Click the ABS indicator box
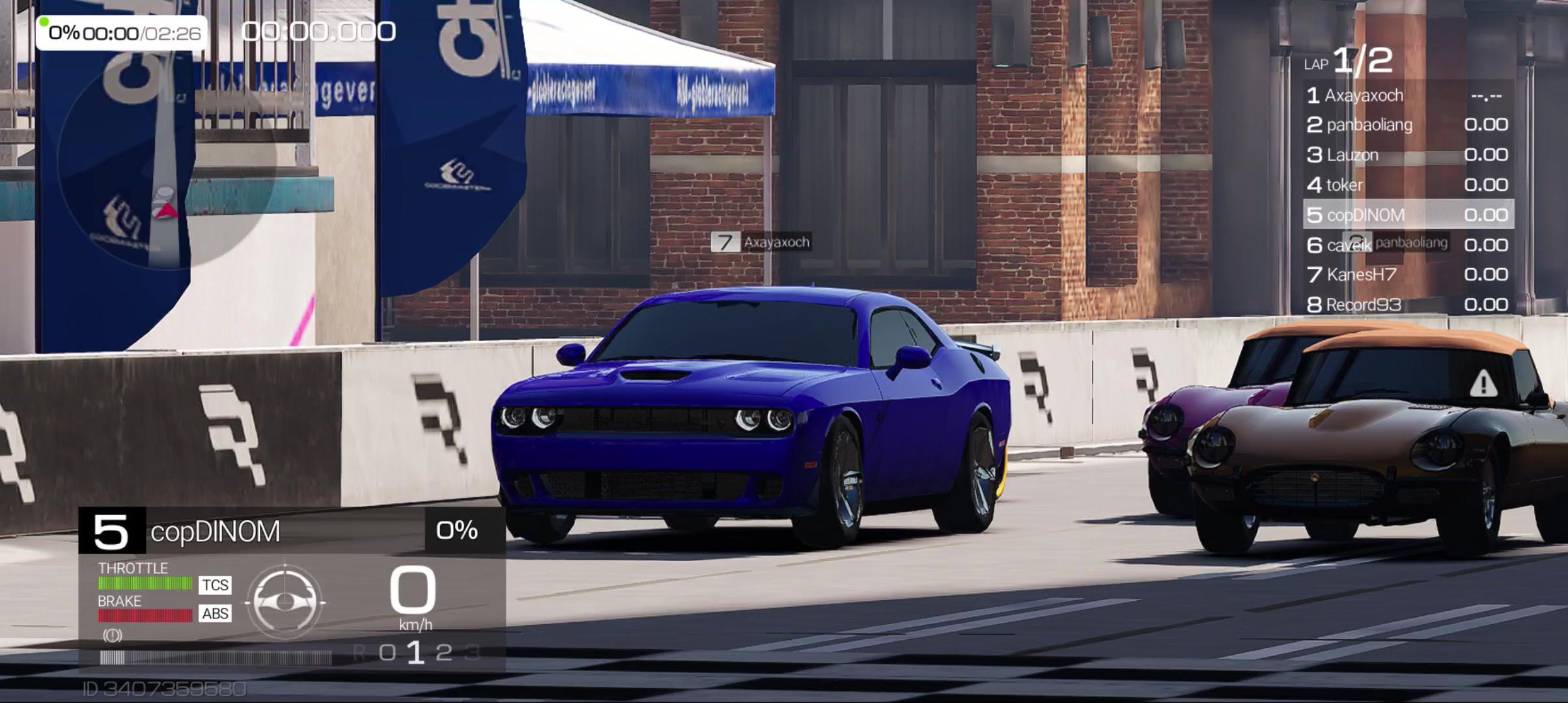The height and width of the screenshot is (703, 1568). pyautogui.click(x=215, y=613)
